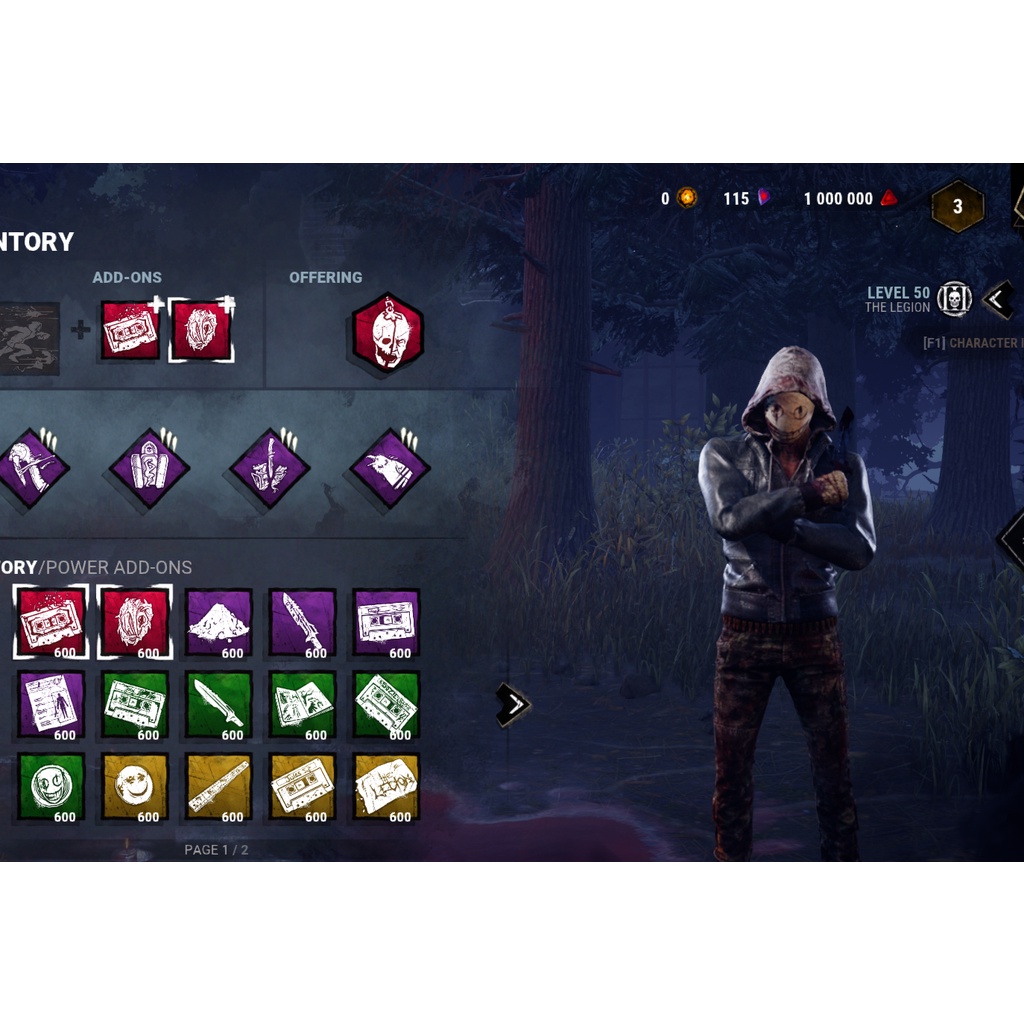Pick the green knife add-on
This screenshot has height=1024, width=1024.
pos(218,704)
